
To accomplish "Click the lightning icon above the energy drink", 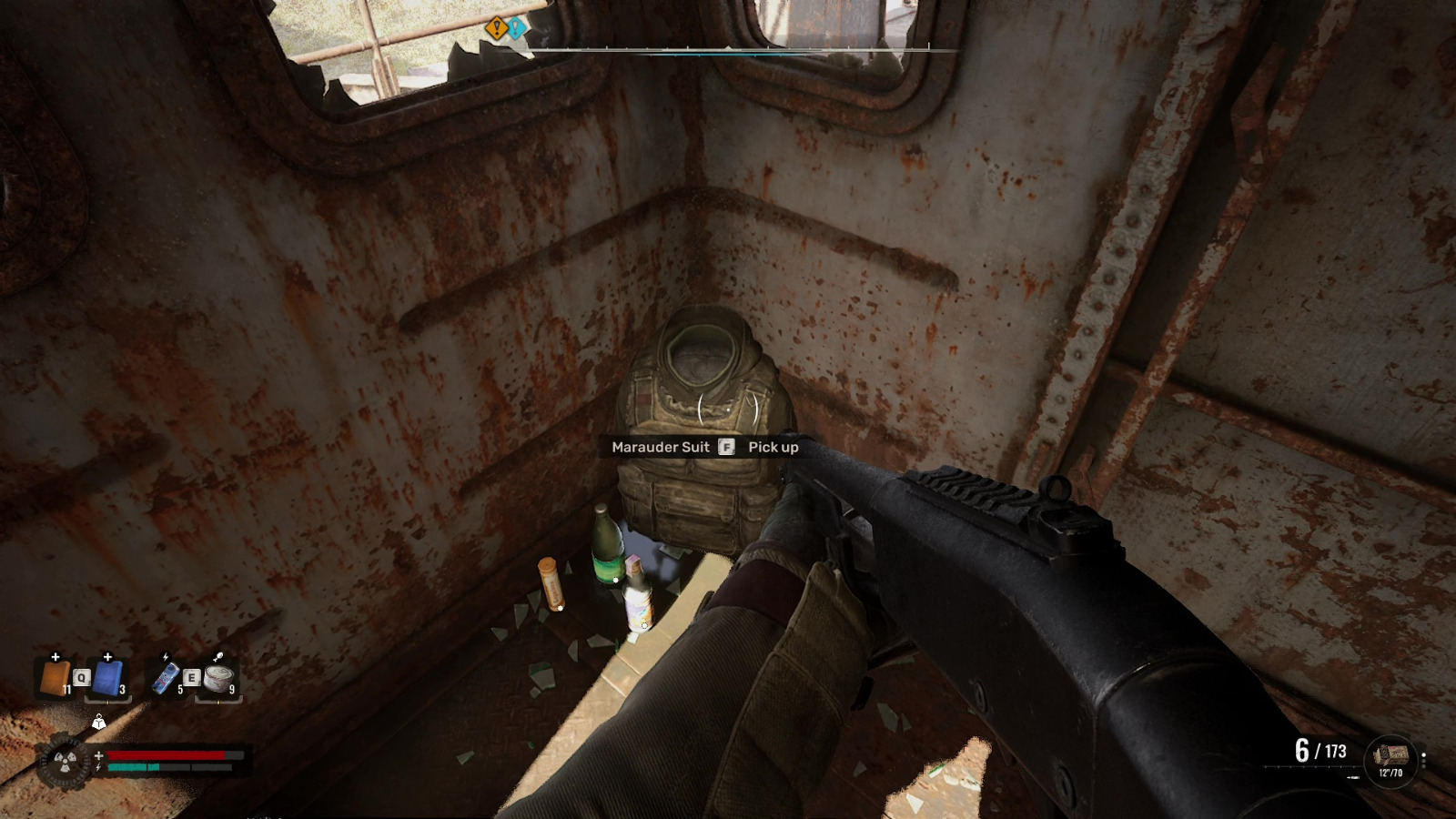I will [166, 655].
